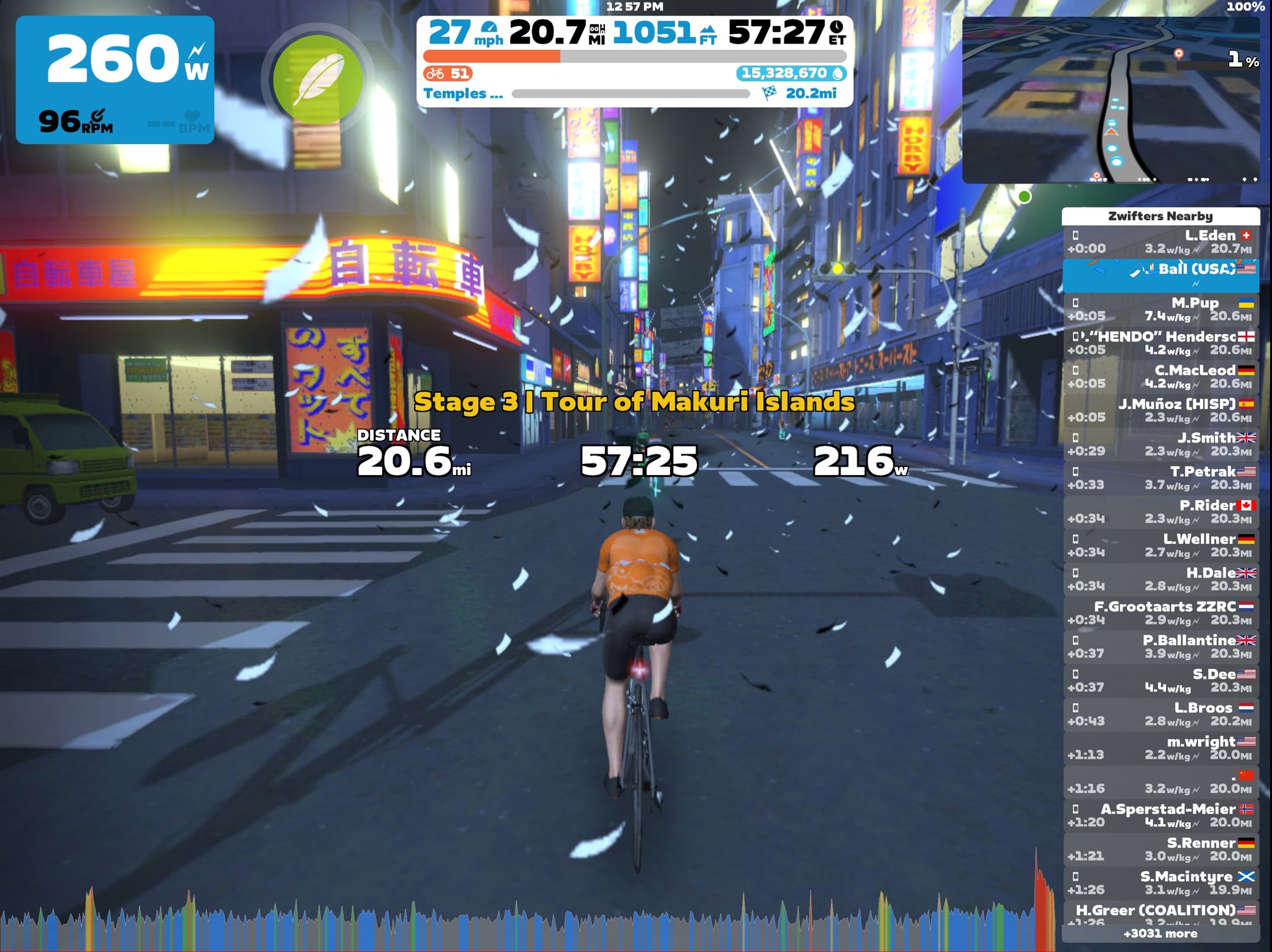
Task: Pick L.Wellner from the riders list
Action: pos(1160,545)
